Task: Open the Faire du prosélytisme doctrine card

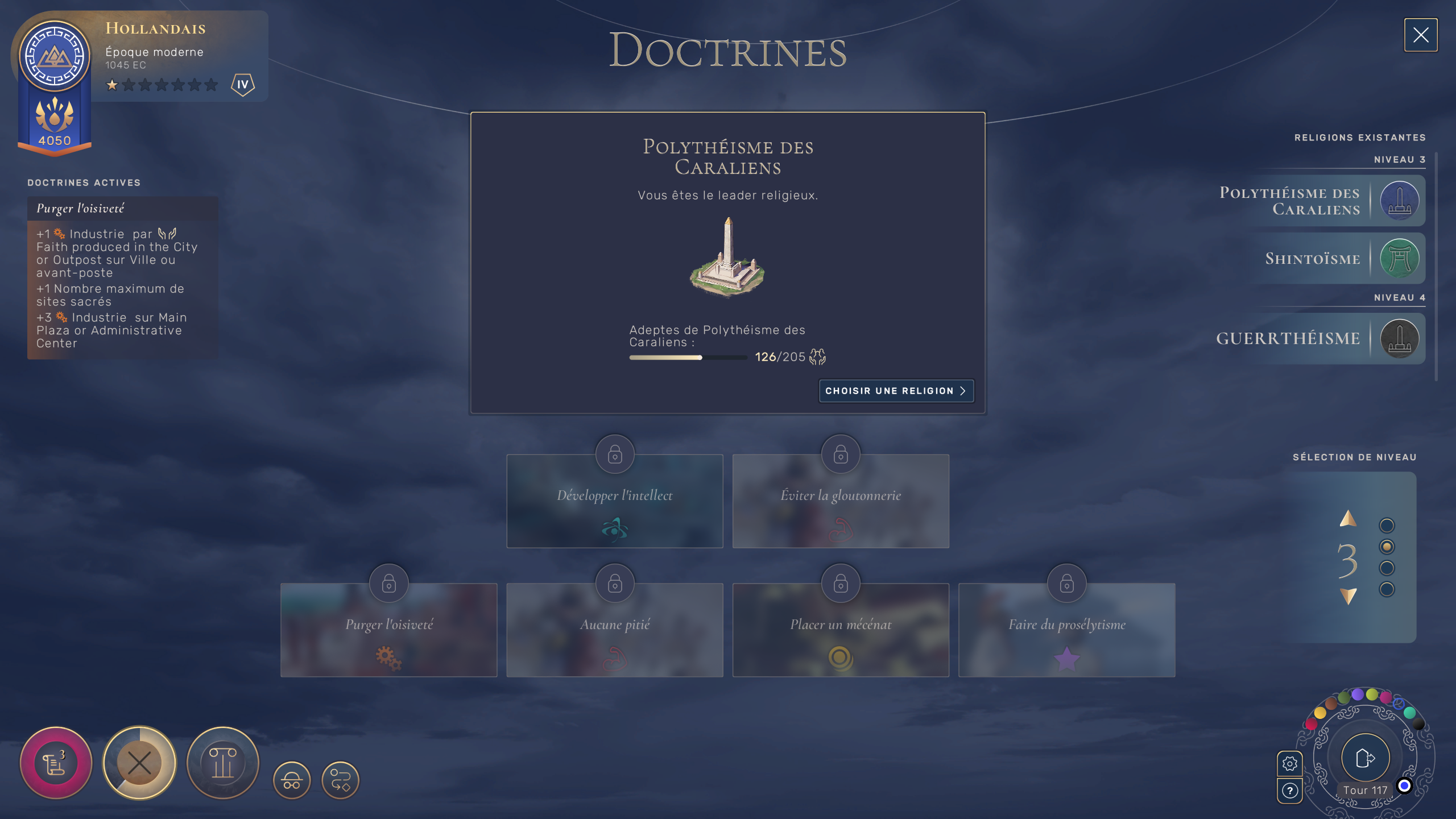Action: [x=1066, y=630]
